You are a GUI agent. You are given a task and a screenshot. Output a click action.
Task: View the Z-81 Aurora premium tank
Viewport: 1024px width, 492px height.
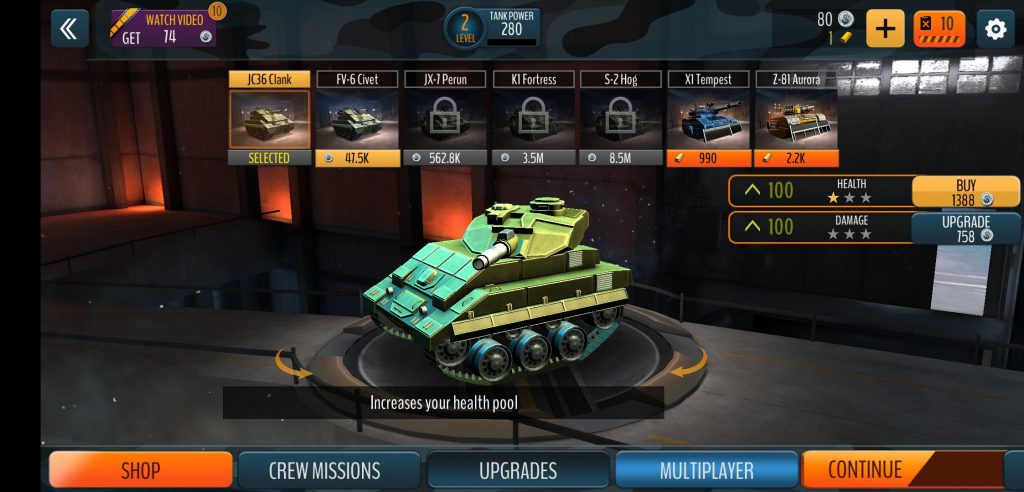[796, 119]
